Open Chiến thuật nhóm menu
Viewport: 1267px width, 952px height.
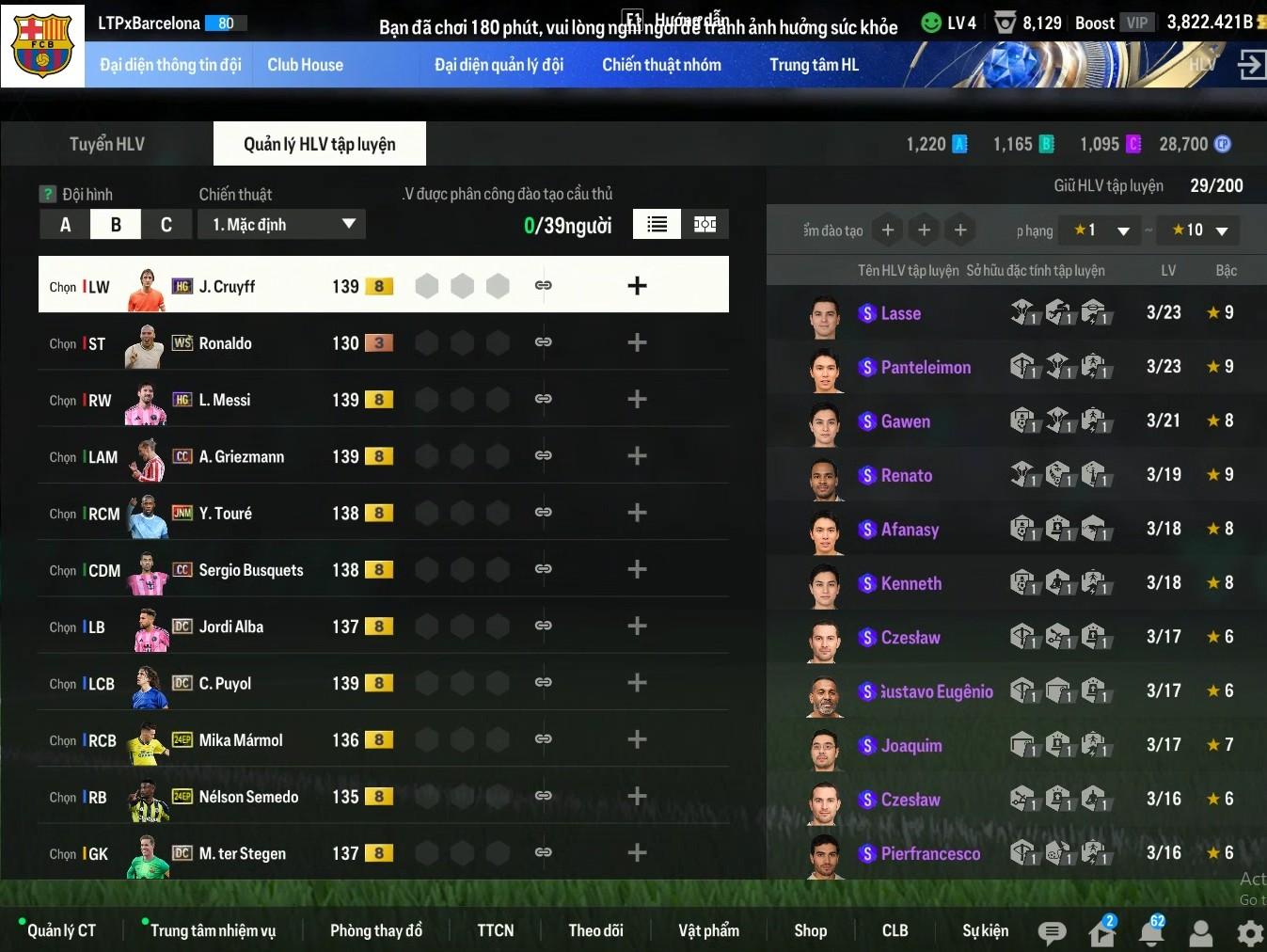661,65
